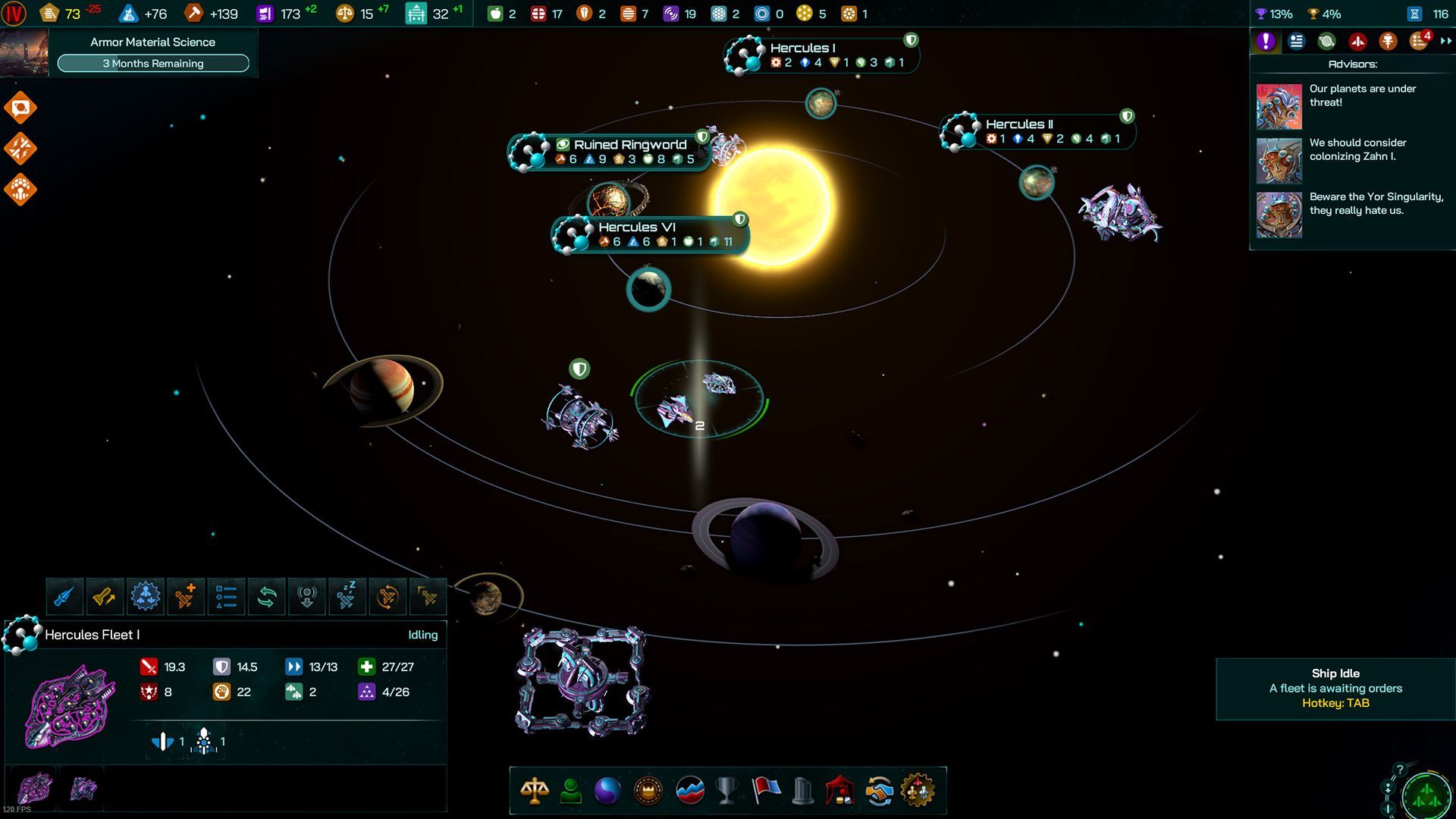This screenshot has height=819, width=1456.
Task: Put the fleet to sleep with Zzz icon
Action: tap(347, 597)
